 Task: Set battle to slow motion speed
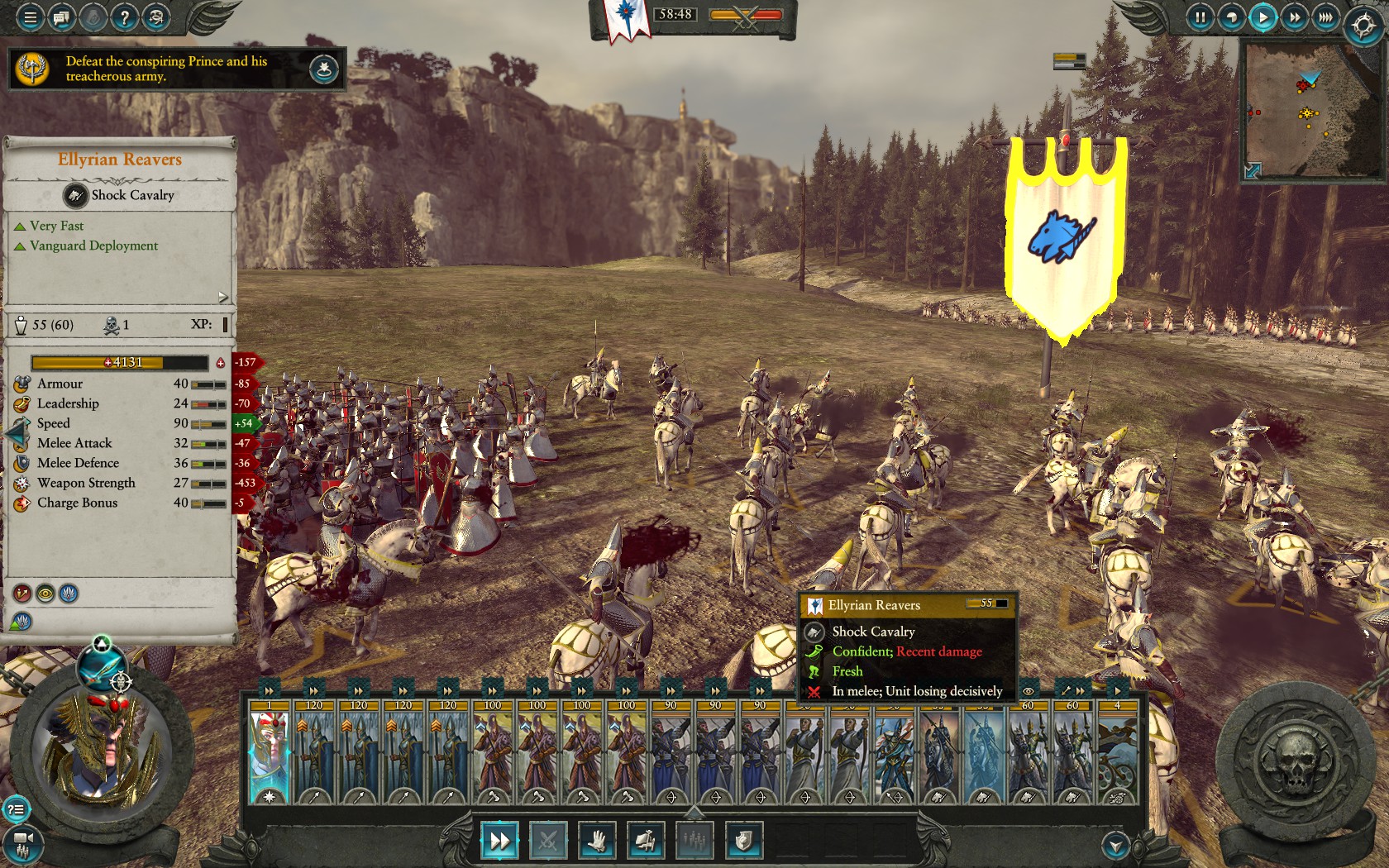point(1231,17)
